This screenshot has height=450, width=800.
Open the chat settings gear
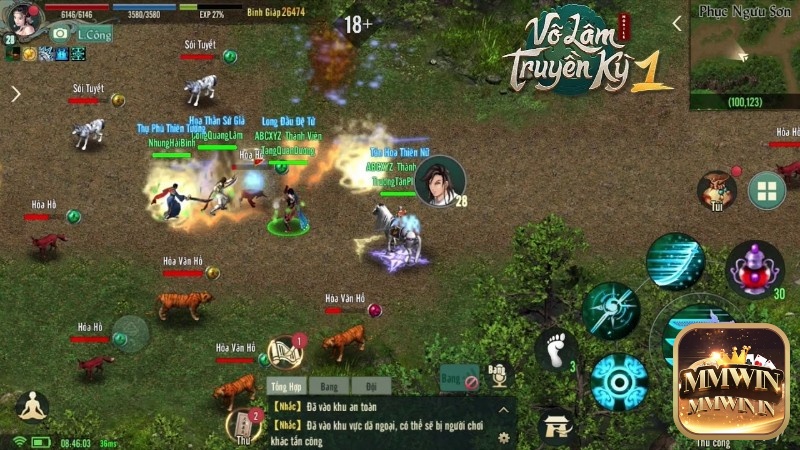(x=503, y=437)
